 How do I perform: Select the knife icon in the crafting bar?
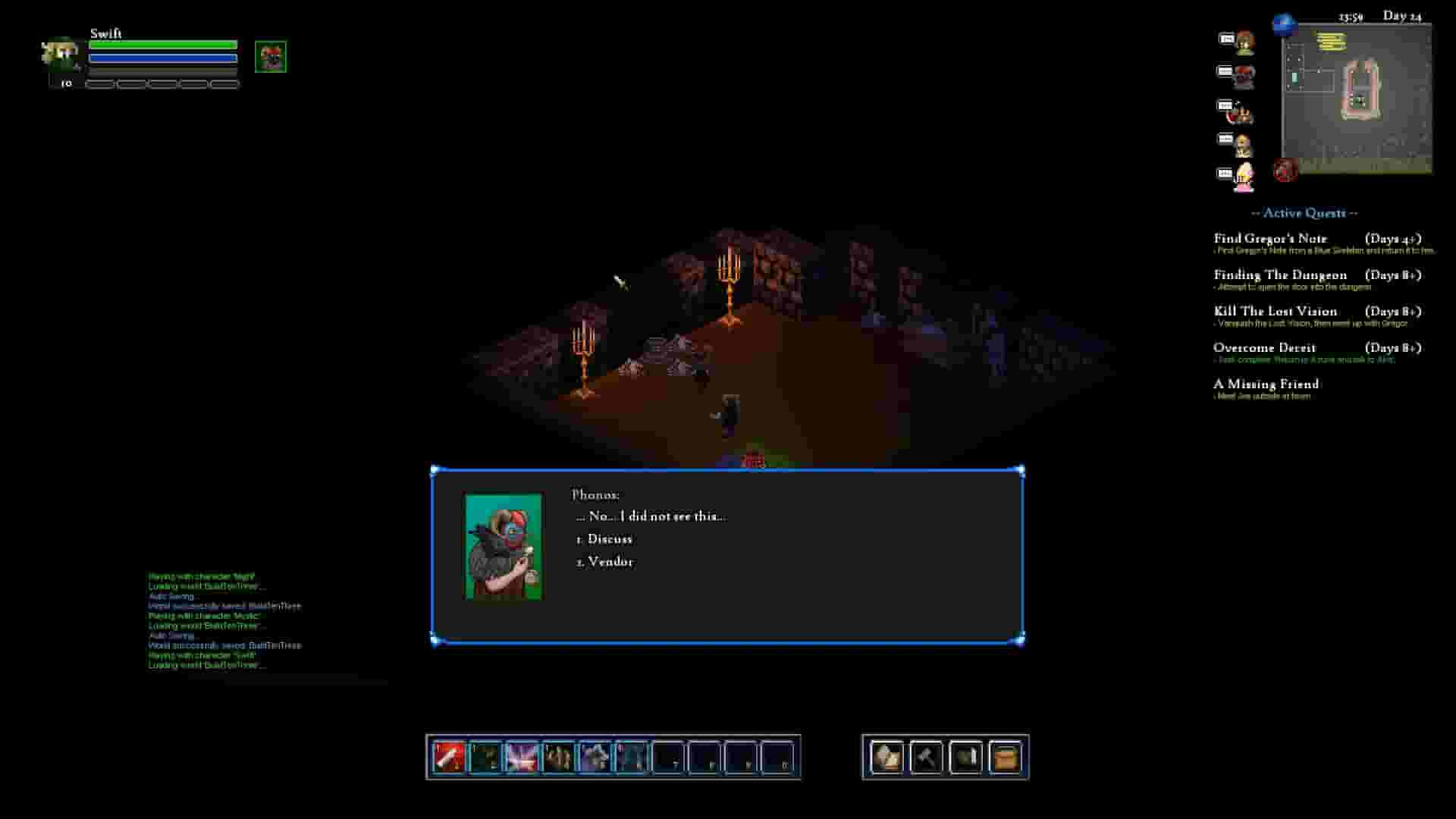pos(965,758)
